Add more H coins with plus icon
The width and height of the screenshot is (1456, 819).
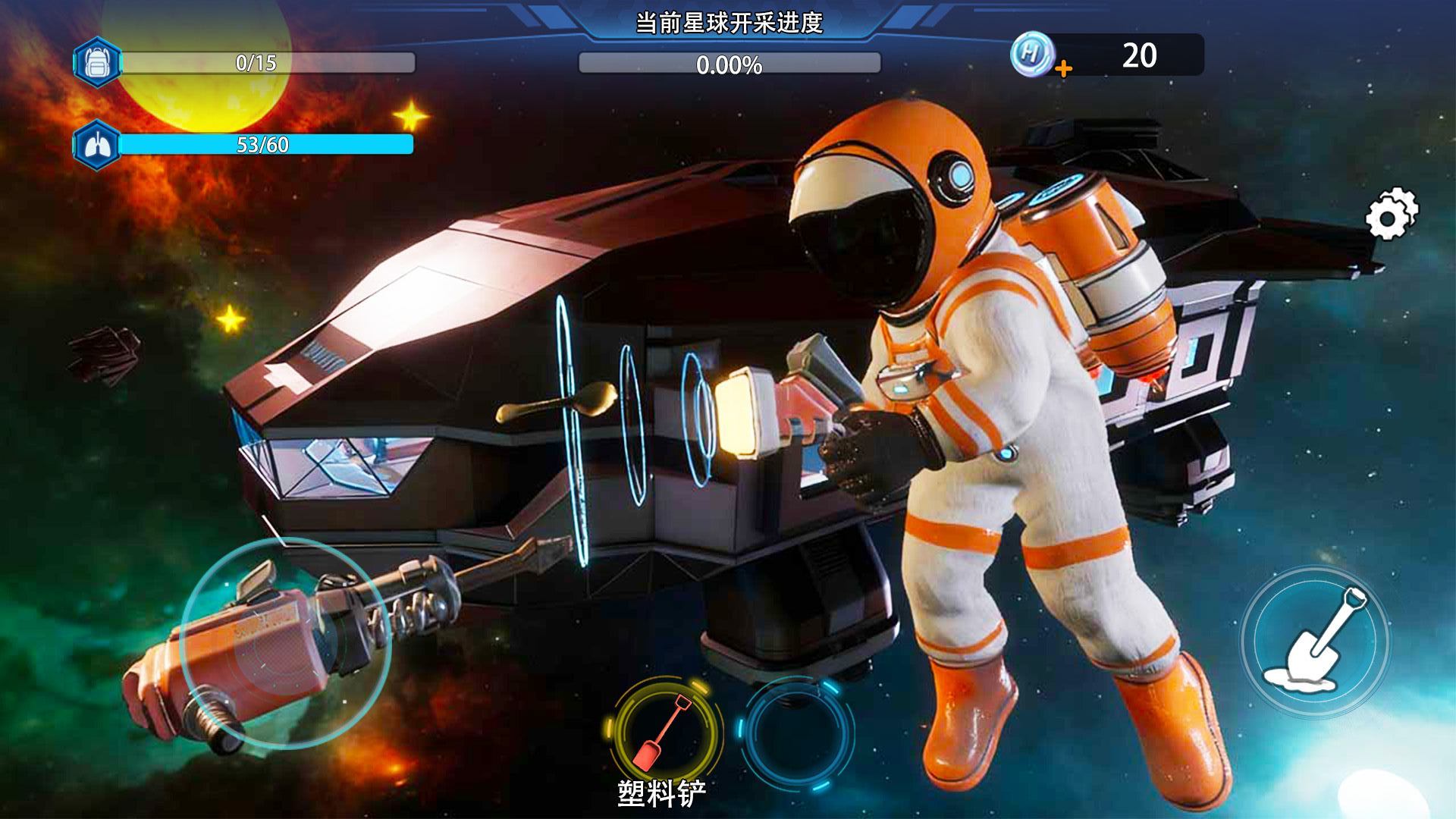coord(1064,70)
